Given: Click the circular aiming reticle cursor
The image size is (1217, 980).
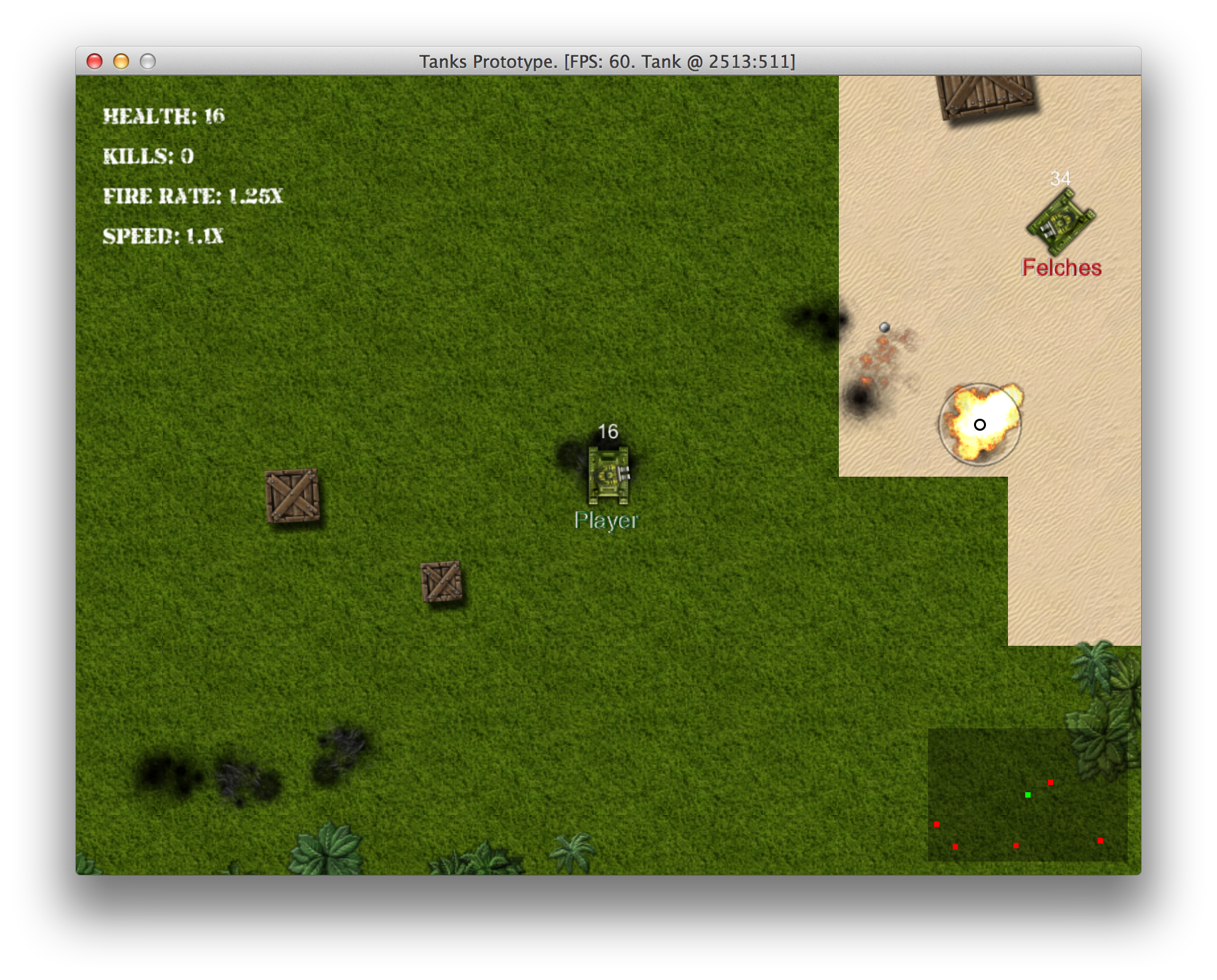Looking at the screenshot, I should pos(979,423).
